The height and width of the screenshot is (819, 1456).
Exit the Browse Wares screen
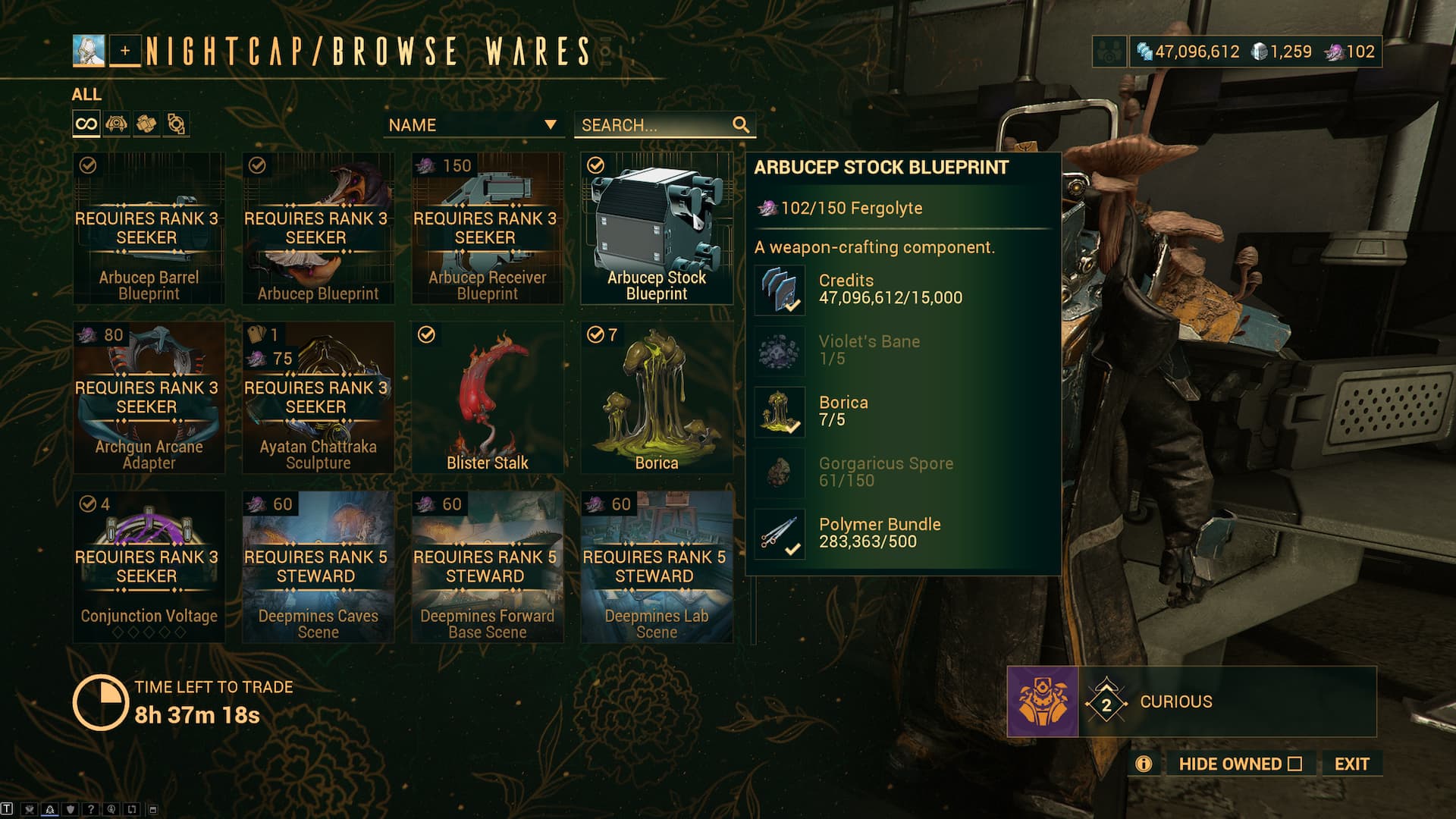(x=1351, y=764)
